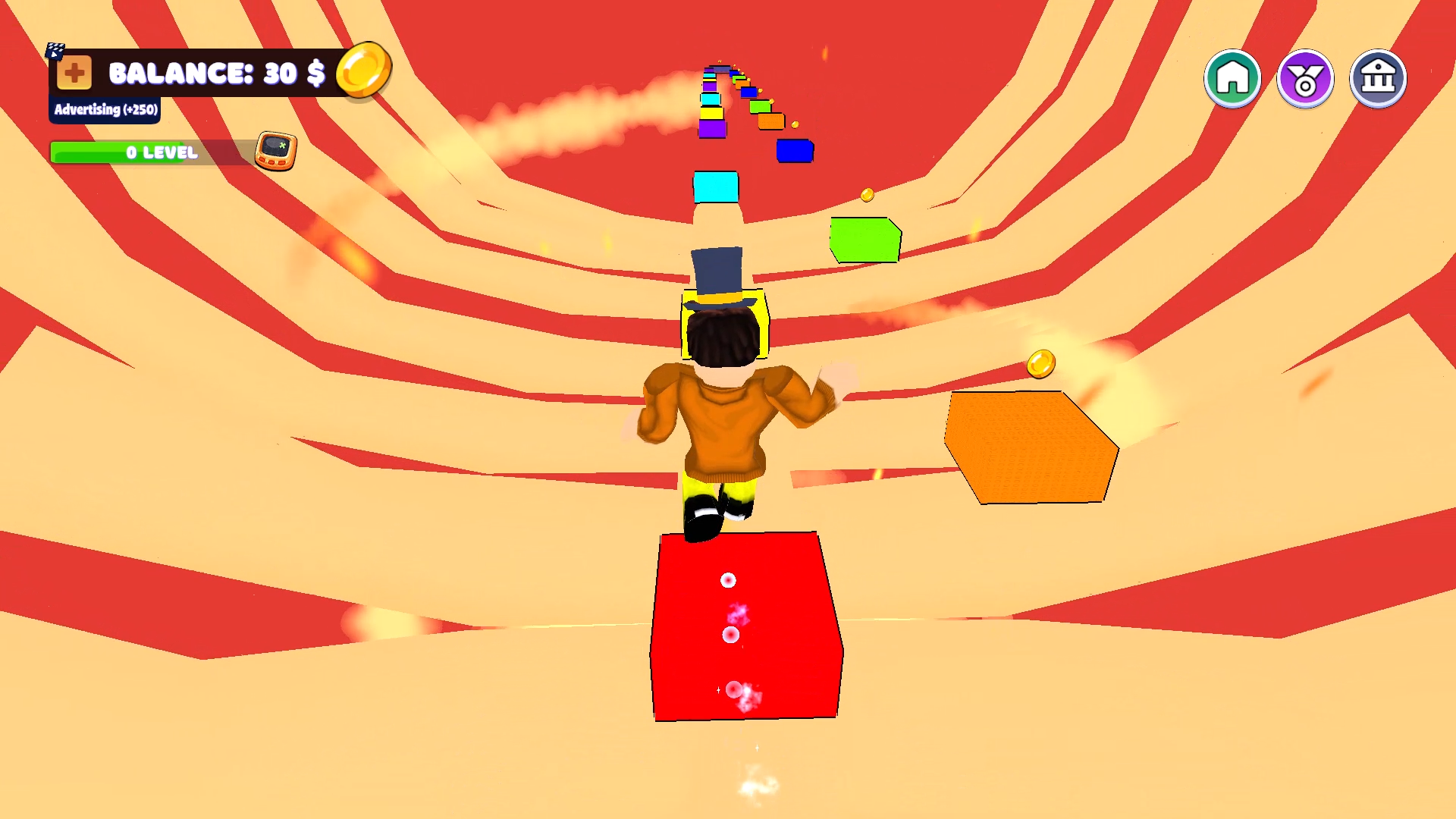Screen dimensions: 1456x819
Task: Click the green hexagon platform
Action: click(x=864, y=239)
